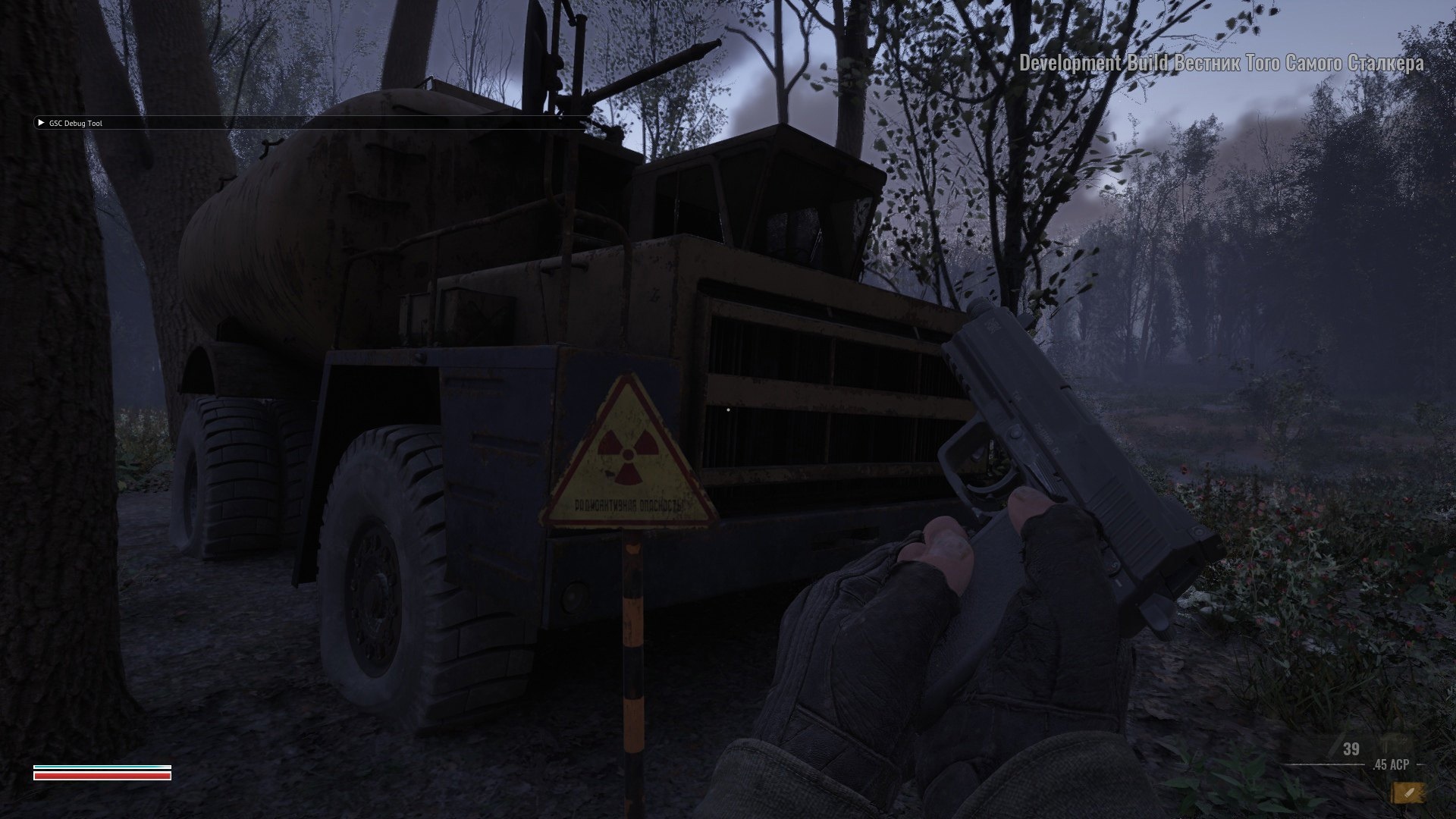Select the orange bullet ammo type icon
This screenshot has width=1456, height=819.
point(1407,792)
